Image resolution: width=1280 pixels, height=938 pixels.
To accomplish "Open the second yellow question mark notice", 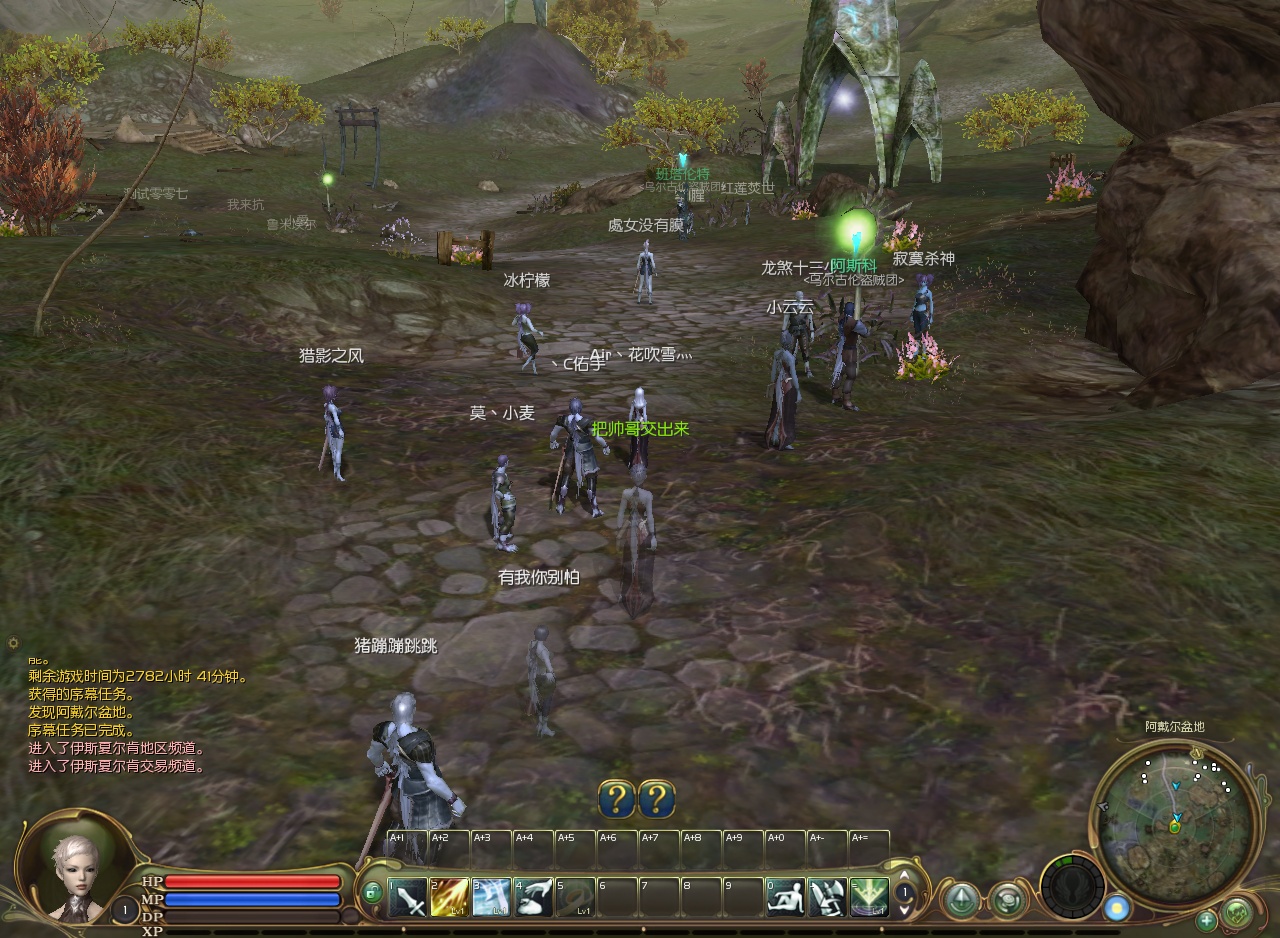I will pos(656,799).
